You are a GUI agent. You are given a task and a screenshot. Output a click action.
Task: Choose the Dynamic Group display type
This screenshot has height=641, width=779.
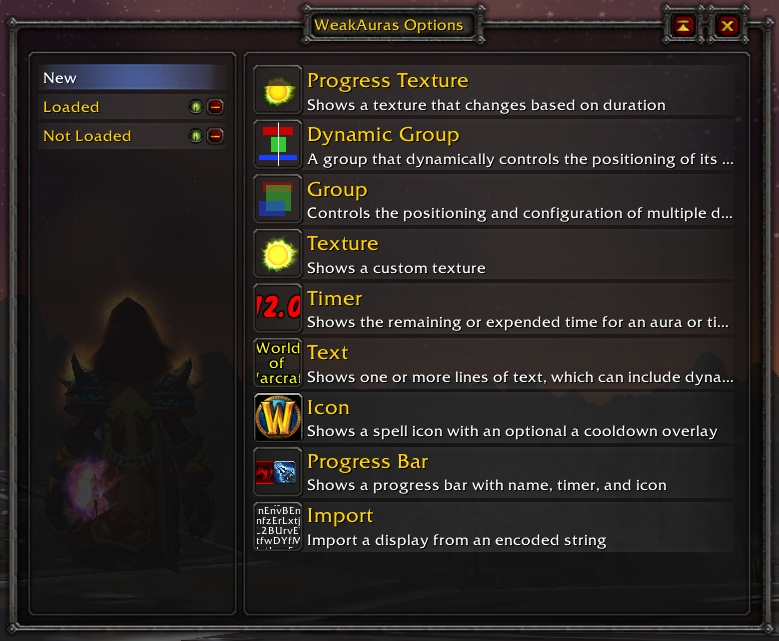pyautogui.click(x=494, y=145)
